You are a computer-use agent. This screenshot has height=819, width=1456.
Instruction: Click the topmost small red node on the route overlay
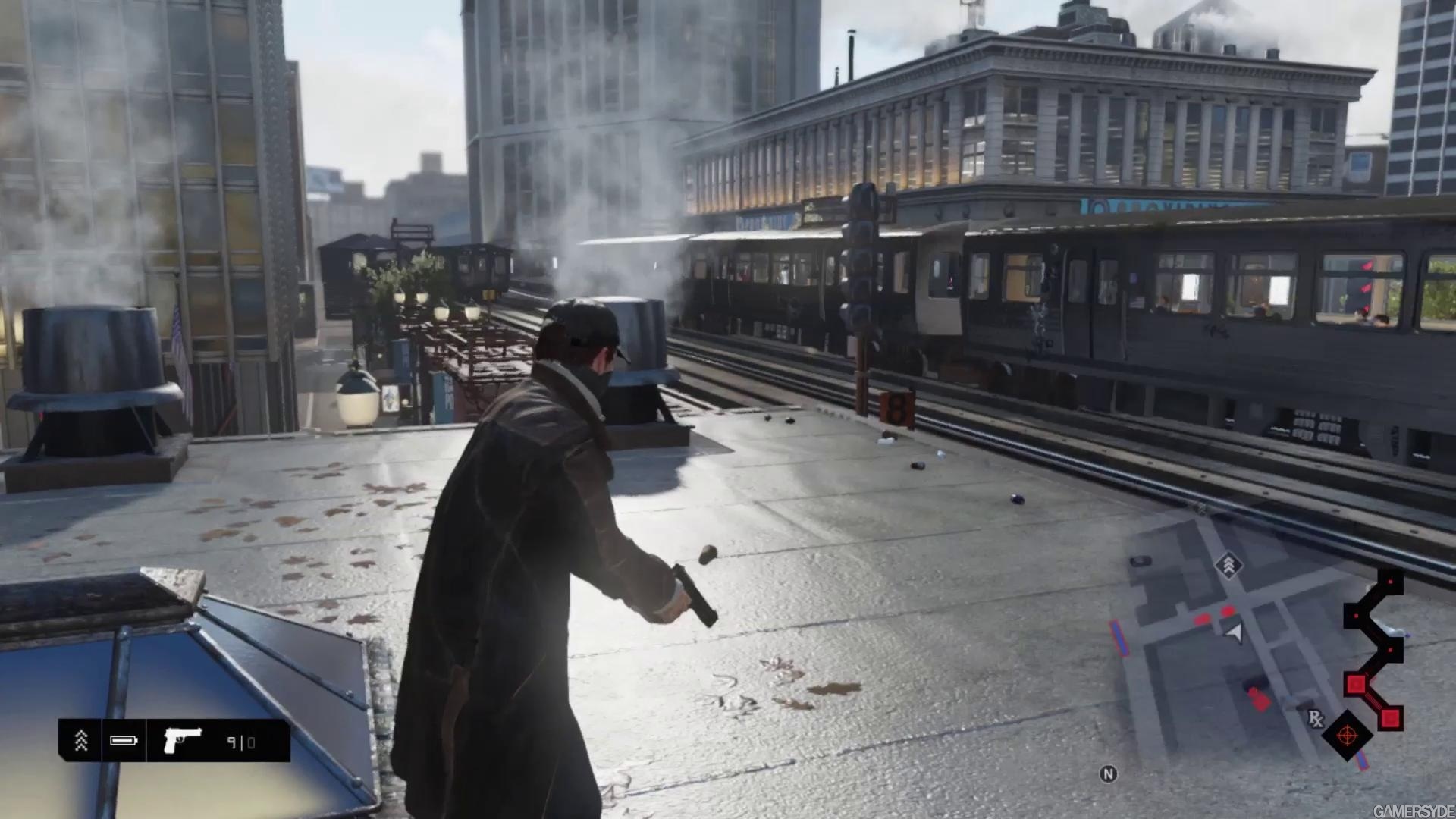tap(1391, 582)
